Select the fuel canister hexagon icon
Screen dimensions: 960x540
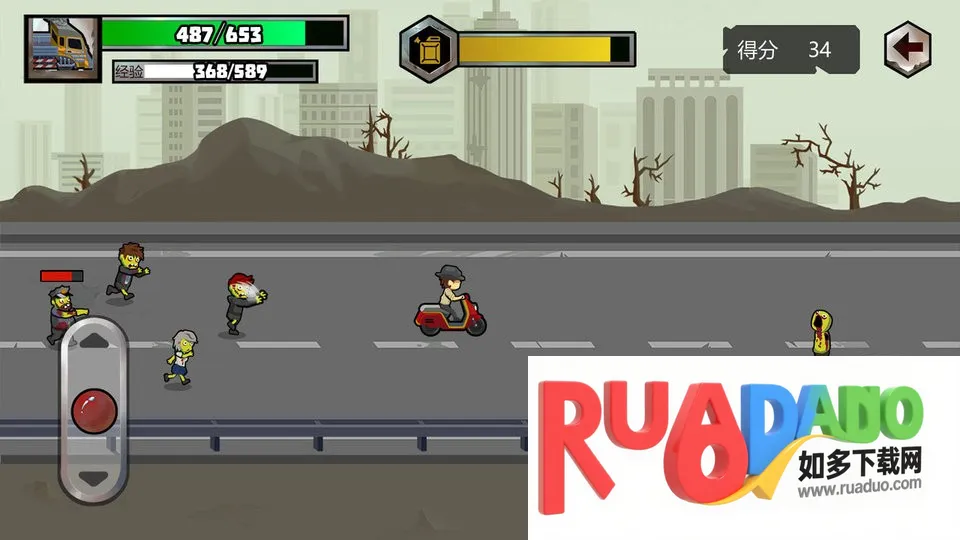pyautogui.click(x=429, y=47)
